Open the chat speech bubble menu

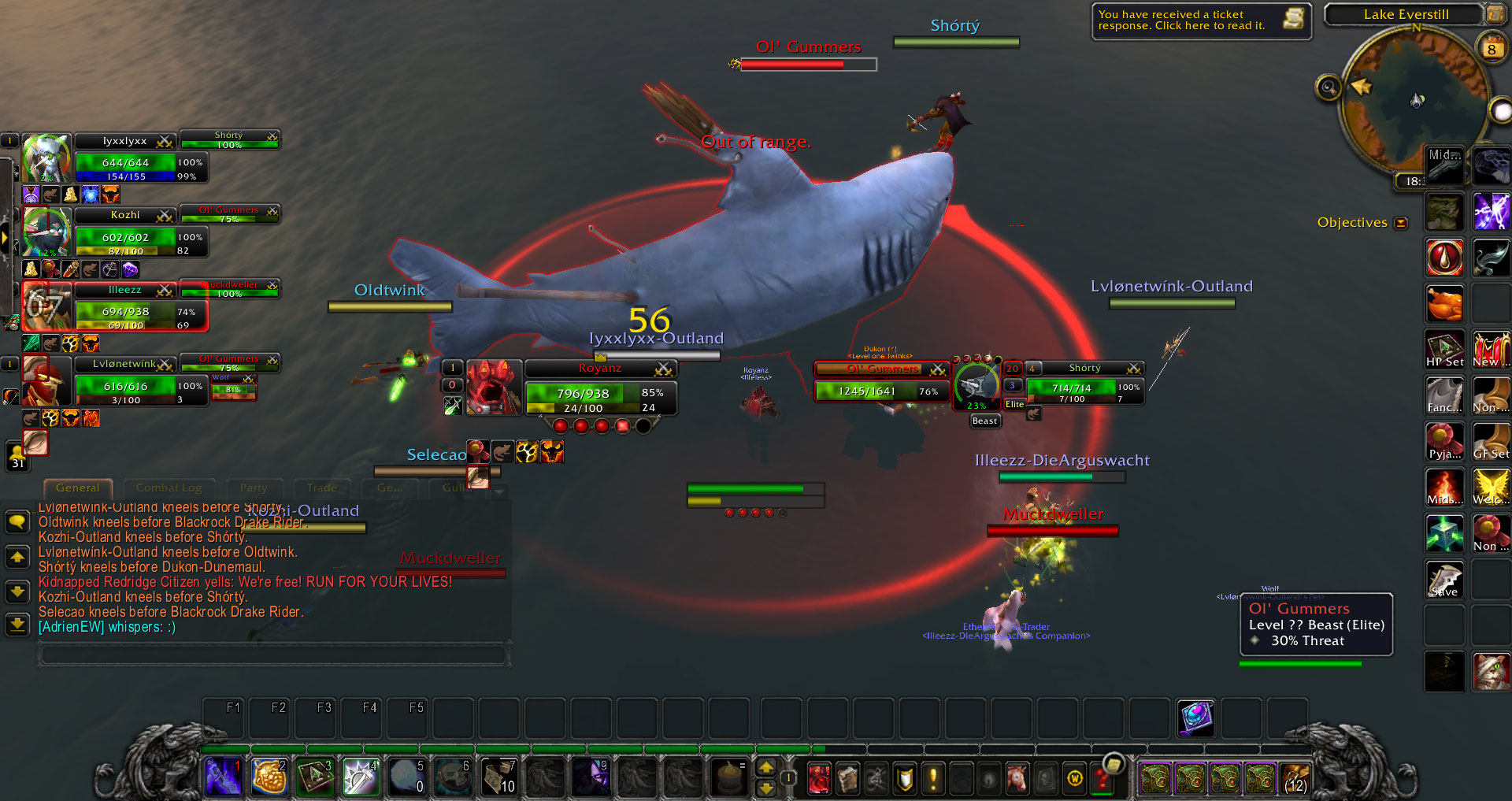pyautogui.click(x=17, y=521)
